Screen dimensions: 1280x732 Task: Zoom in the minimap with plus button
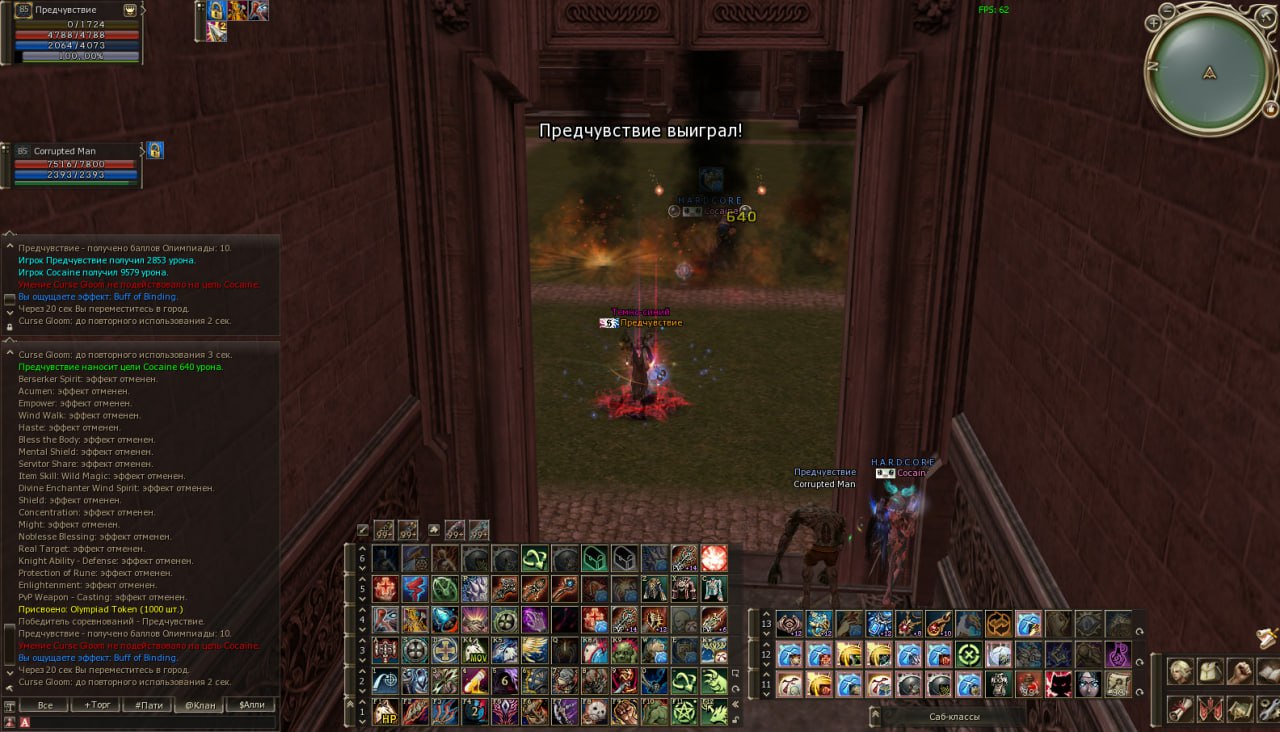pos(1154,22)
